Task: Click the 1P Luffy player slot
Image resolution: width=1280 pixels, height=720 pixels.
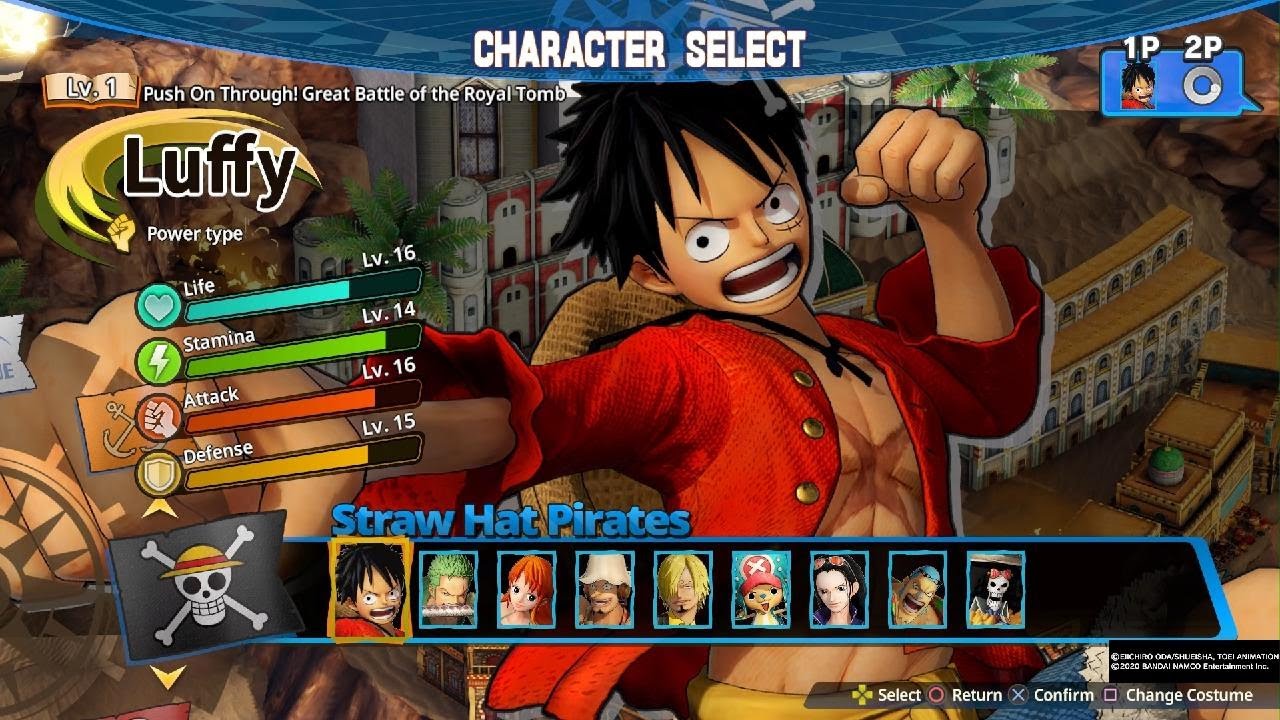Action: click(x=1138, y=85)
